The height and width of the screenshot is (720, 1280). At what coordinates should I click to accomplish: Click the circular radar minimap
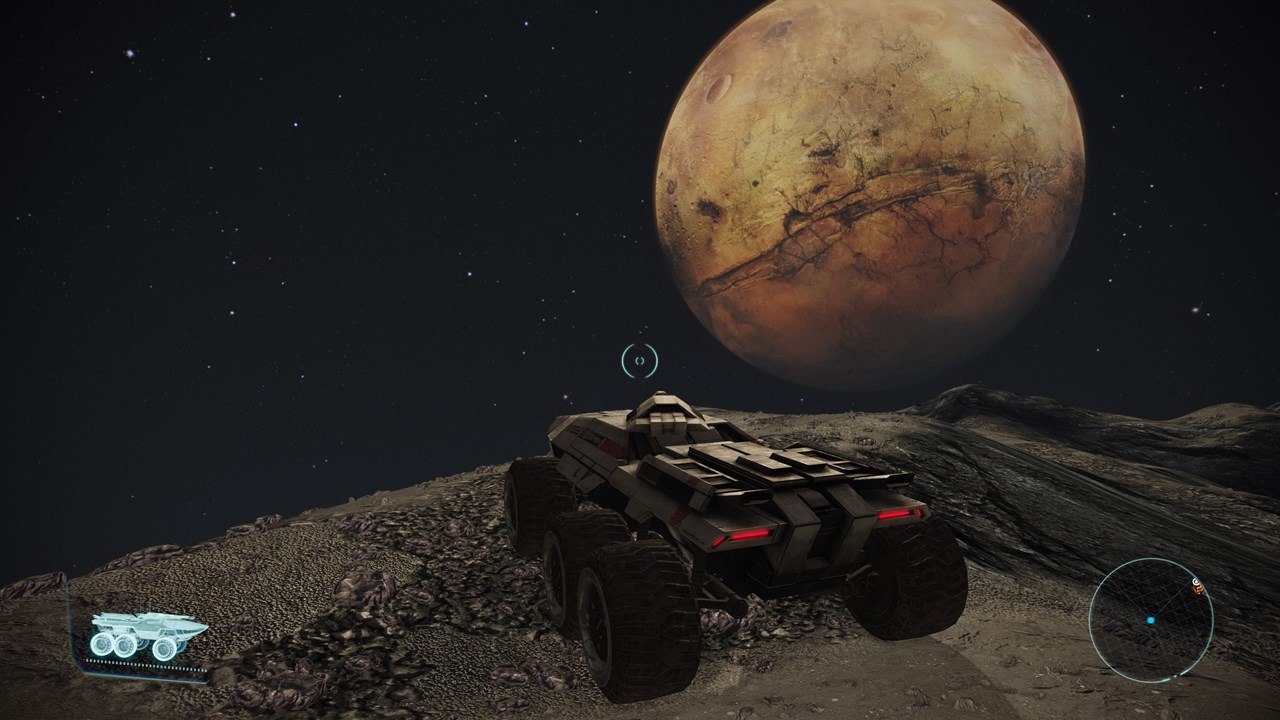(1151, 620)
